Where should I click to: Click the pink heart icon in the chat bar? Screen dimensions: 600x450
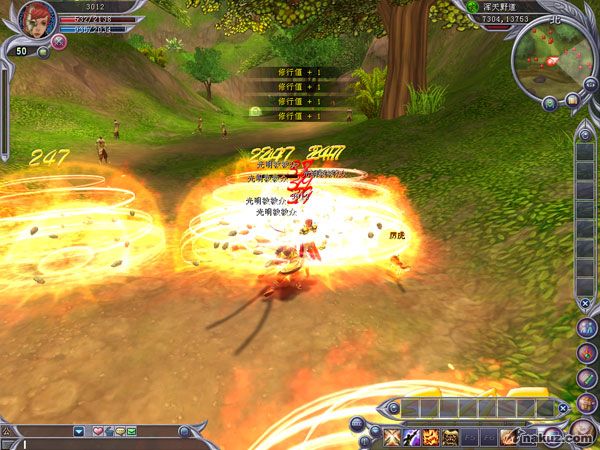click(x=97, y=431)
